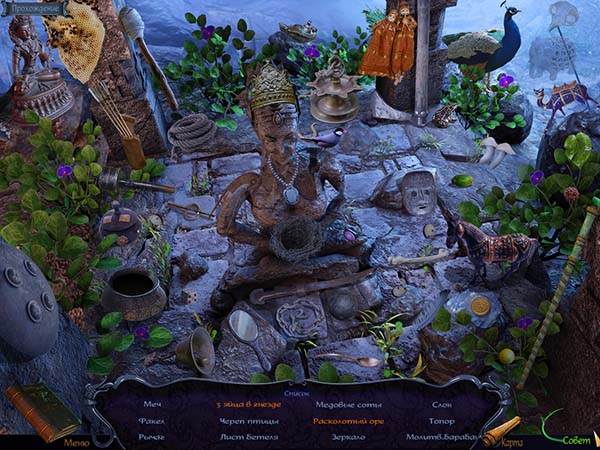Show the Карта map
The image size is (600, 450).
[x=510, y=440]
